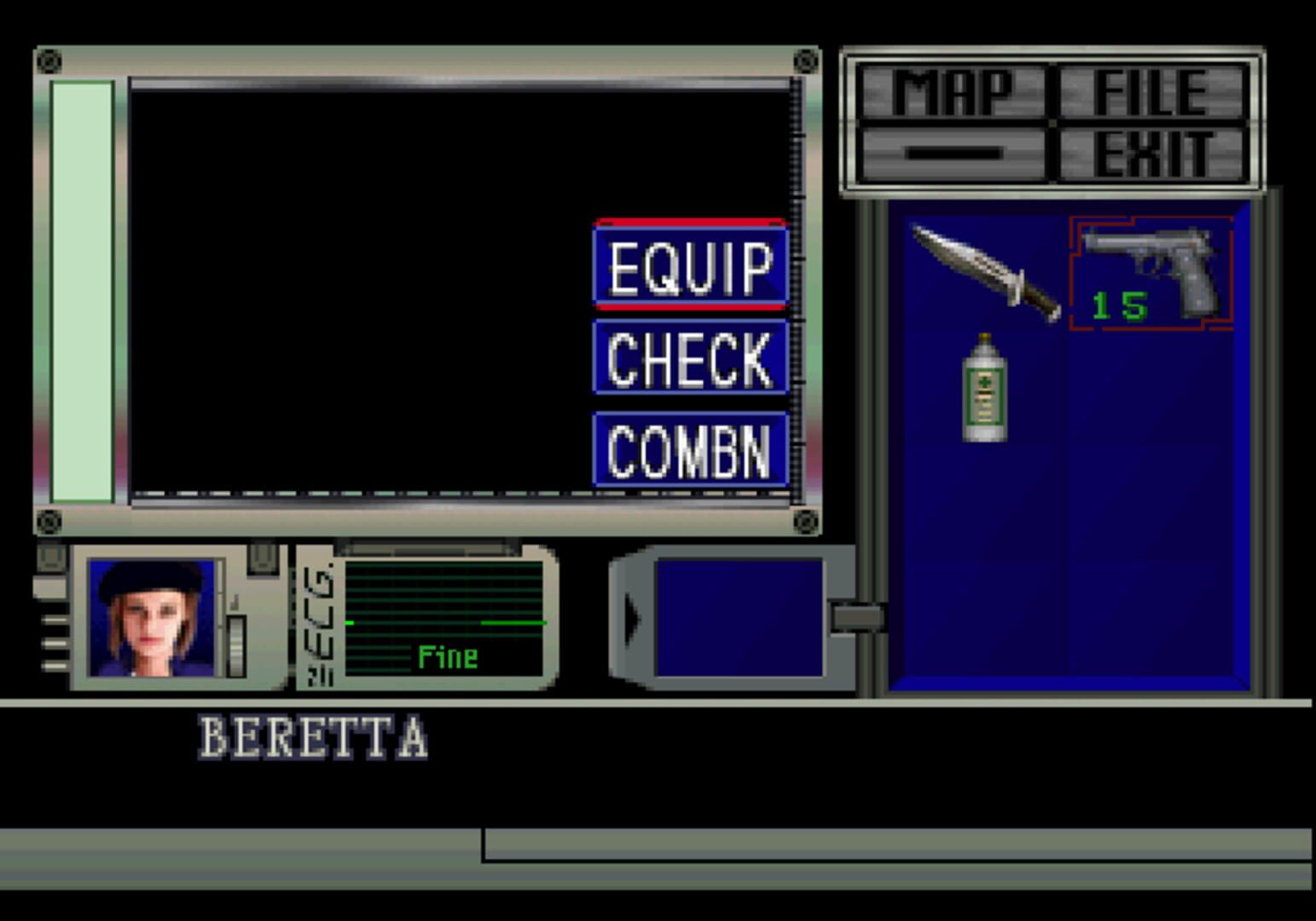Click the green 'Fine' health status text
The image size is (1316, 921).
447,656
